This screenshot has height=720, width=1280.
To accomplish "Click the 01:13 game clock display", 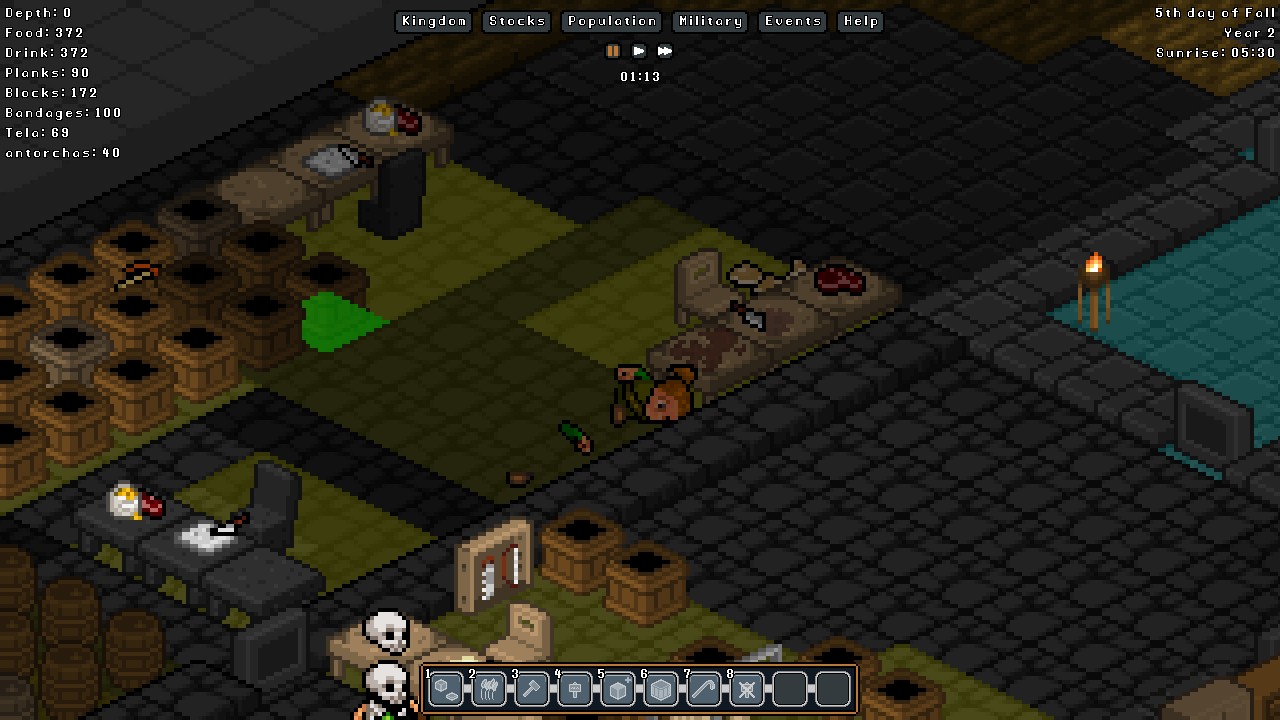I will point(641,76).
